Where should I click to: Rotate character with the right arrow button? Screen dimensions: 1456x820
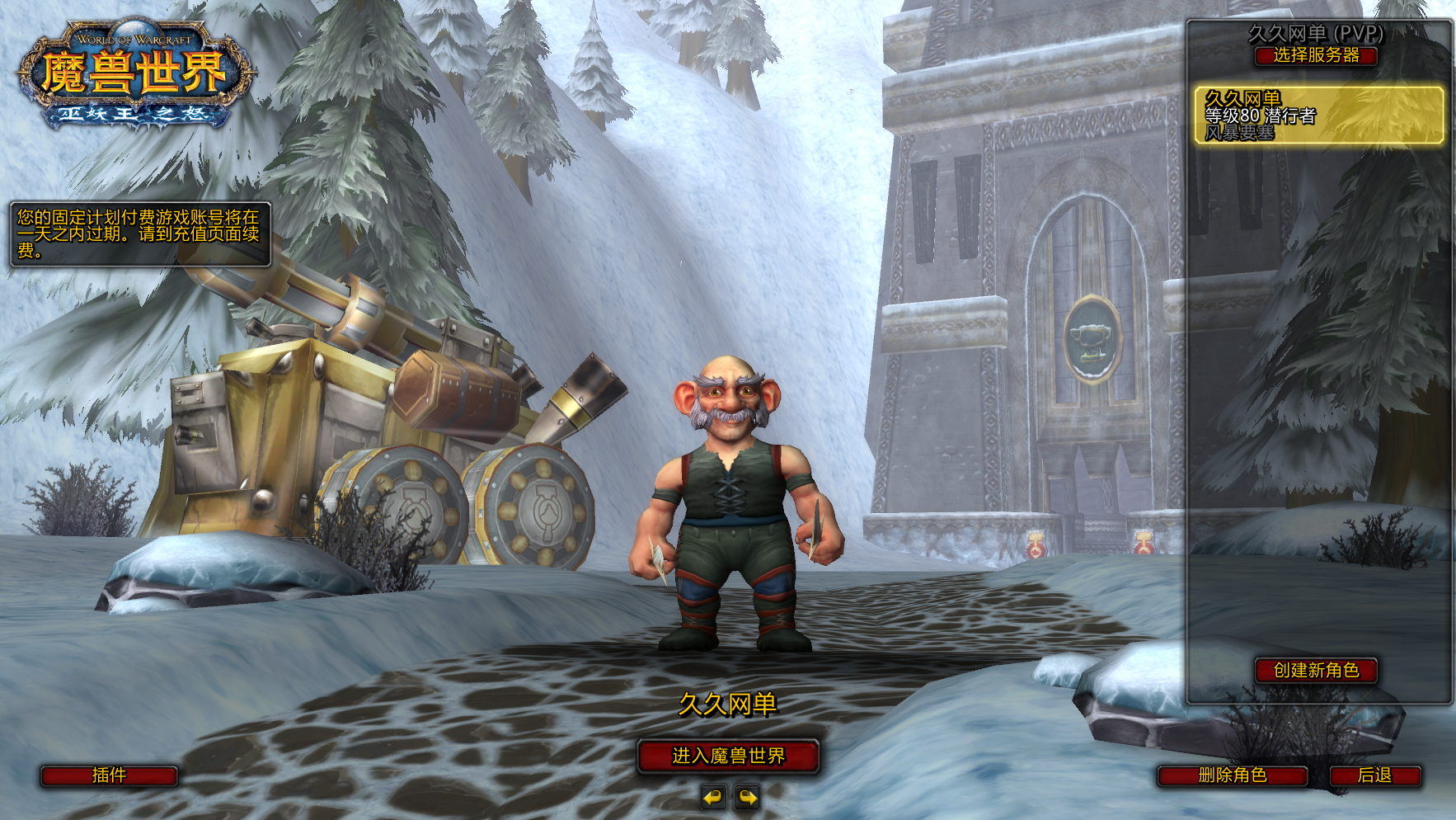747,797
